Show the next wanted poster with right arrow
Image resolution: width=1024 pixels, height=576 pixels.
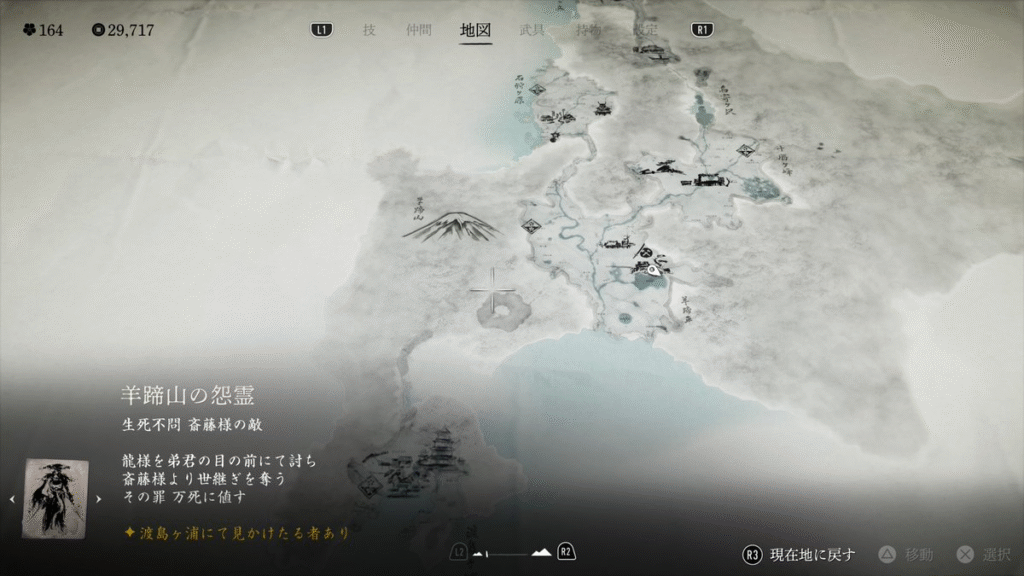point(98,499)
